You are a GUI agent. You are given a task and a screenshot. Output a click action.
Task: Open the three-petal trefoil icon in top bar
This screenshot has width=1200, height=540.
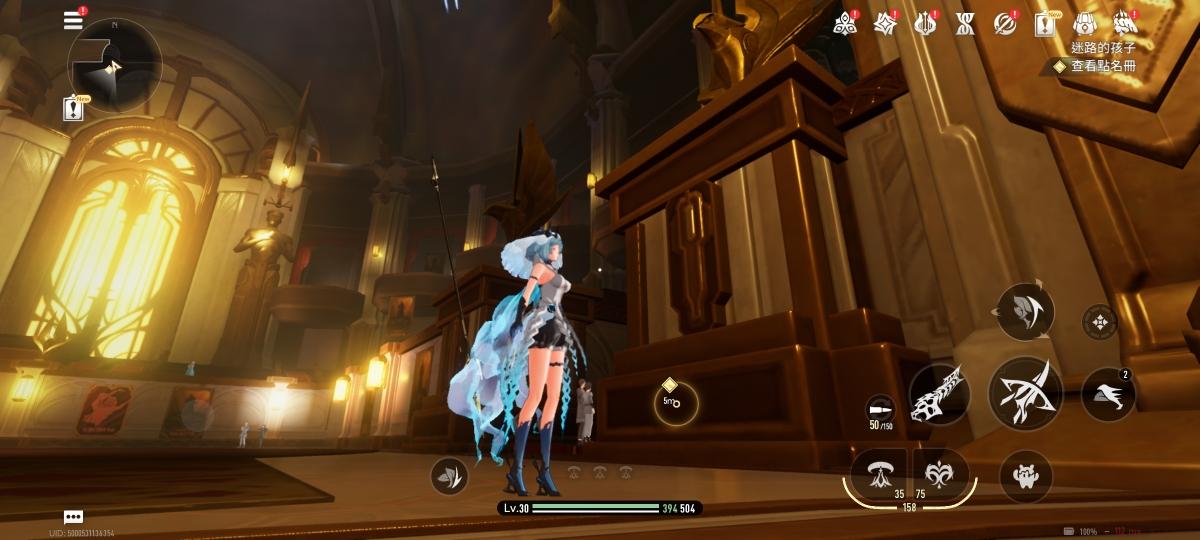[x=846, y=24]
